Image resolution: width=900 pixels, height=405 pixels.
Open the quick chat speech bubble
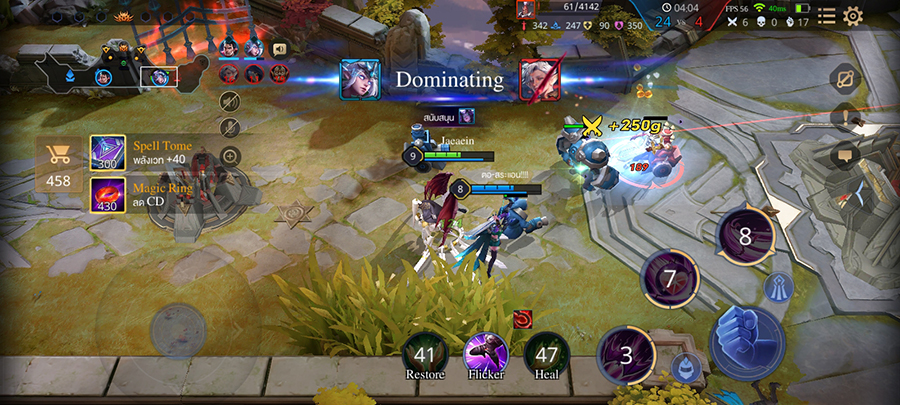[x=845, y=154]
